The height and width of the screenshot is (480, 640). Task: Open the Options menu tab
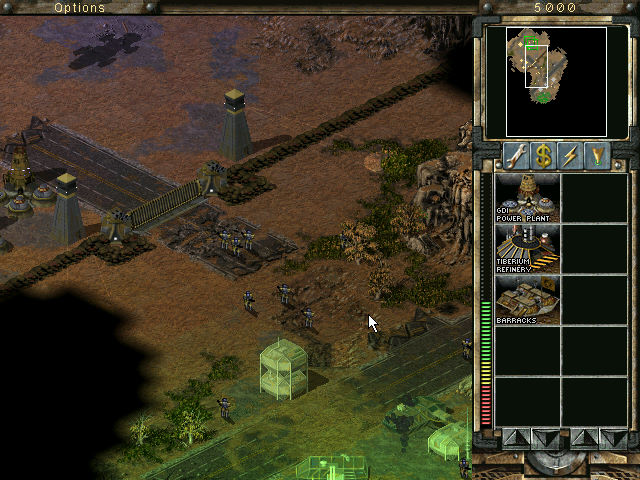pos(79,7)
